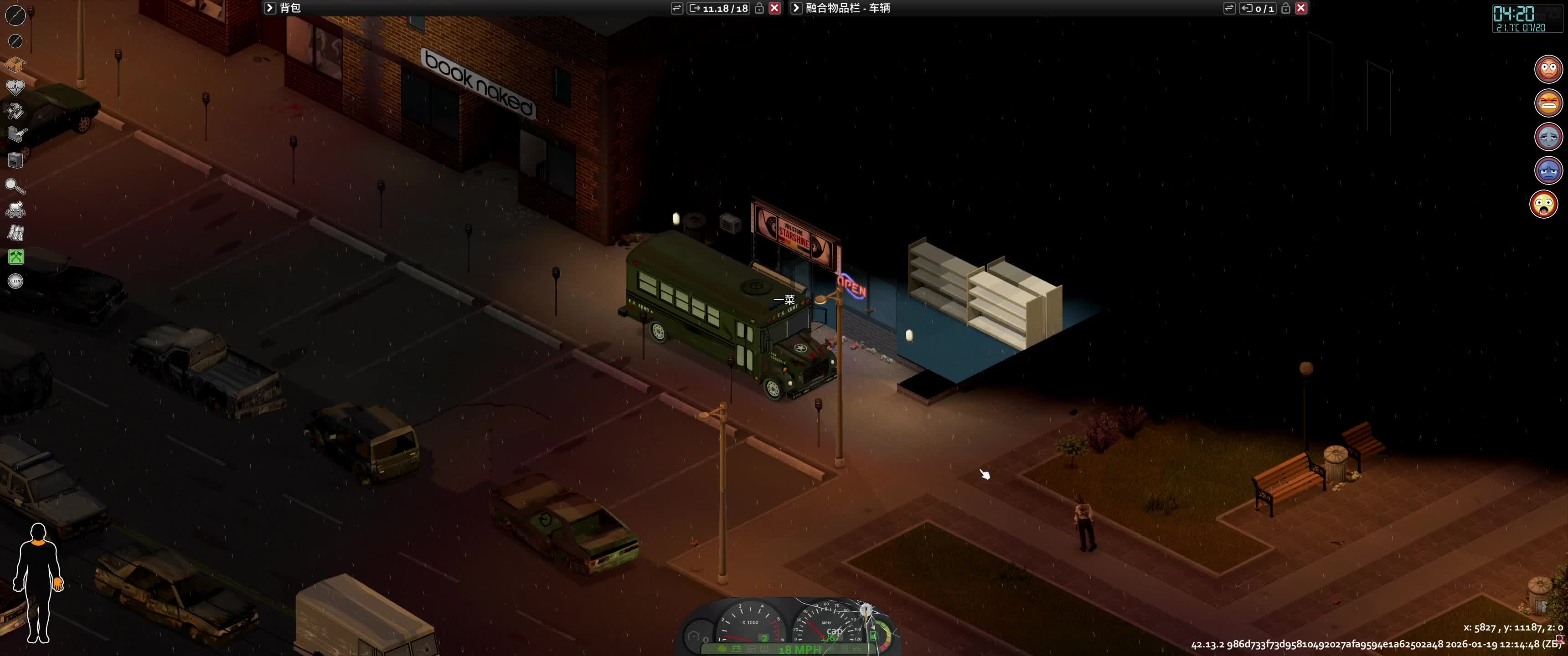1568x656 pixels.
Task: Select the secondary equipped weapon slot
Action: click(x=15, y=41)
